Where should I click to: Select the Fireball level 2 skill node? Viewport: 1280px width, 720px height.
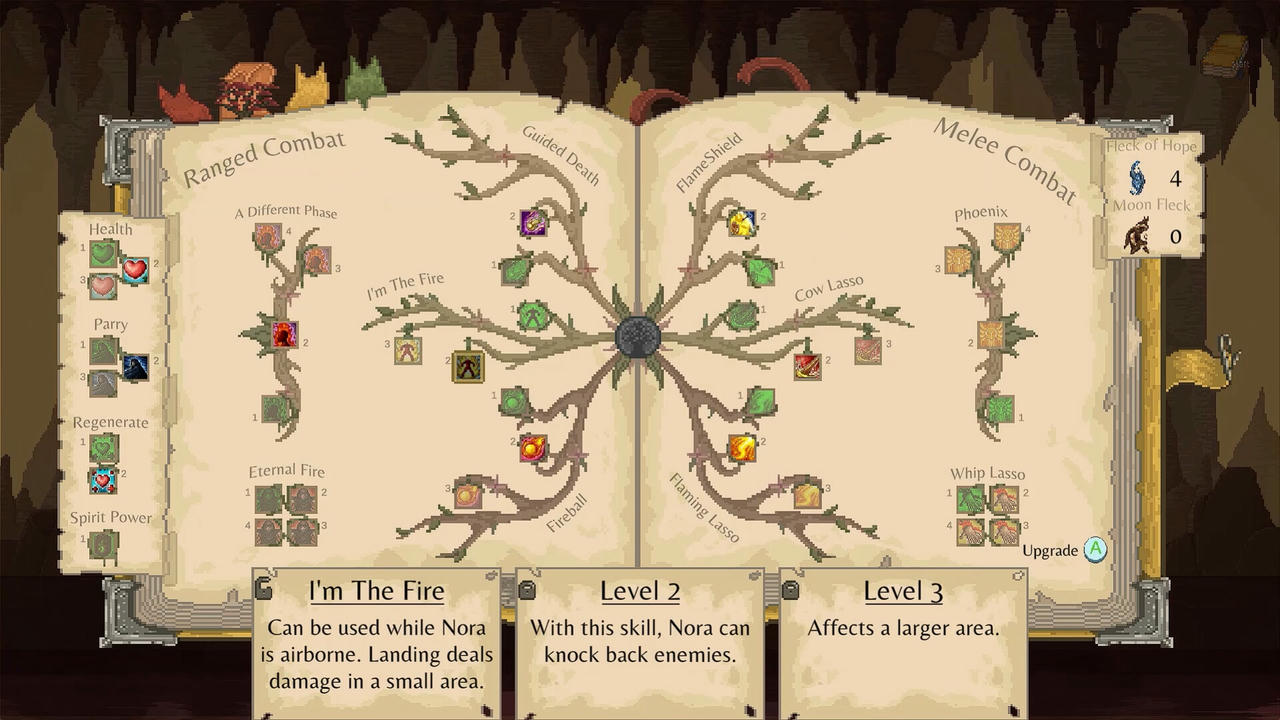[x=533, y=447]
